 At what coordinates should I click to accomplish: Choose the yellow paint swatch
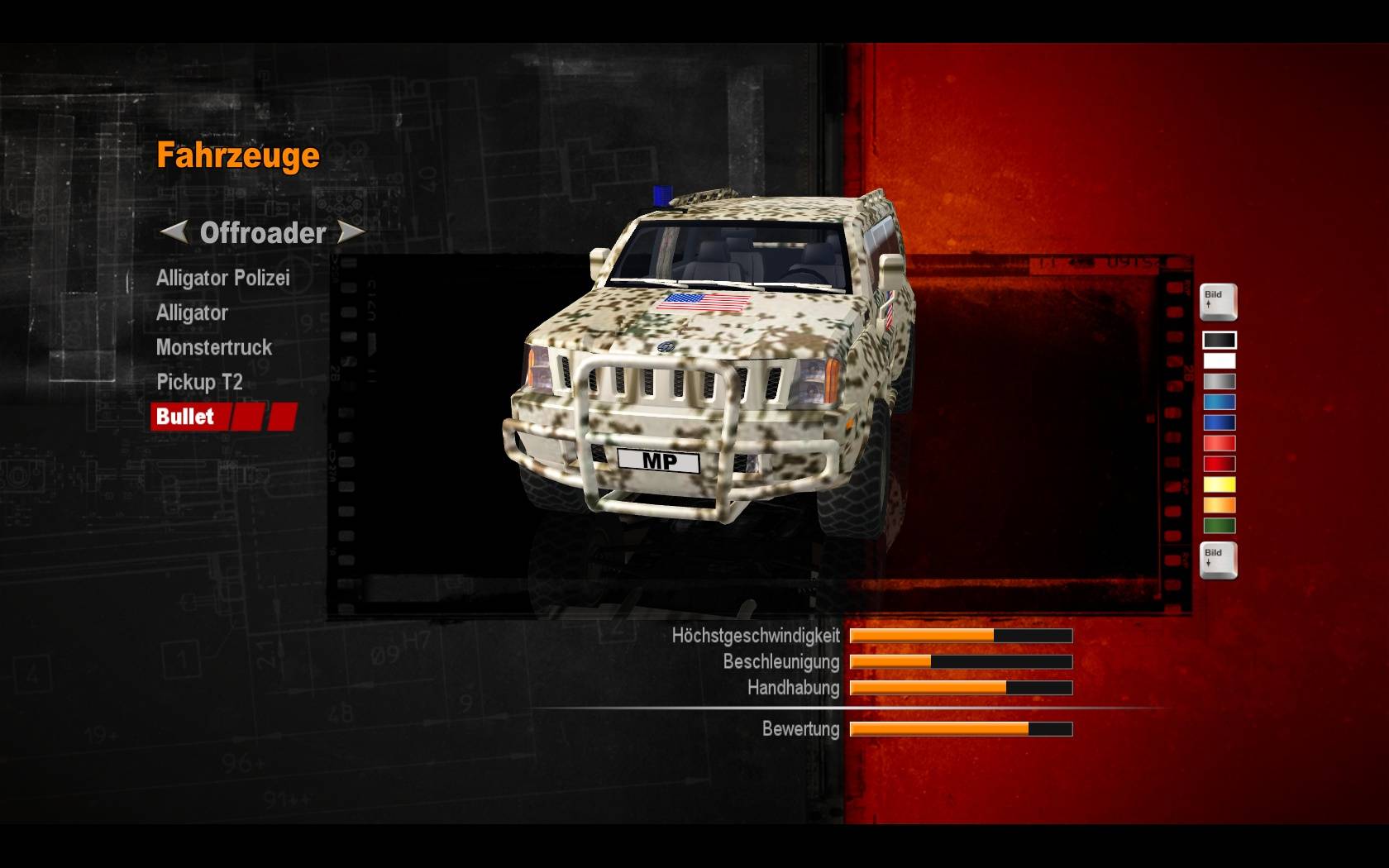coord(1219,484)
